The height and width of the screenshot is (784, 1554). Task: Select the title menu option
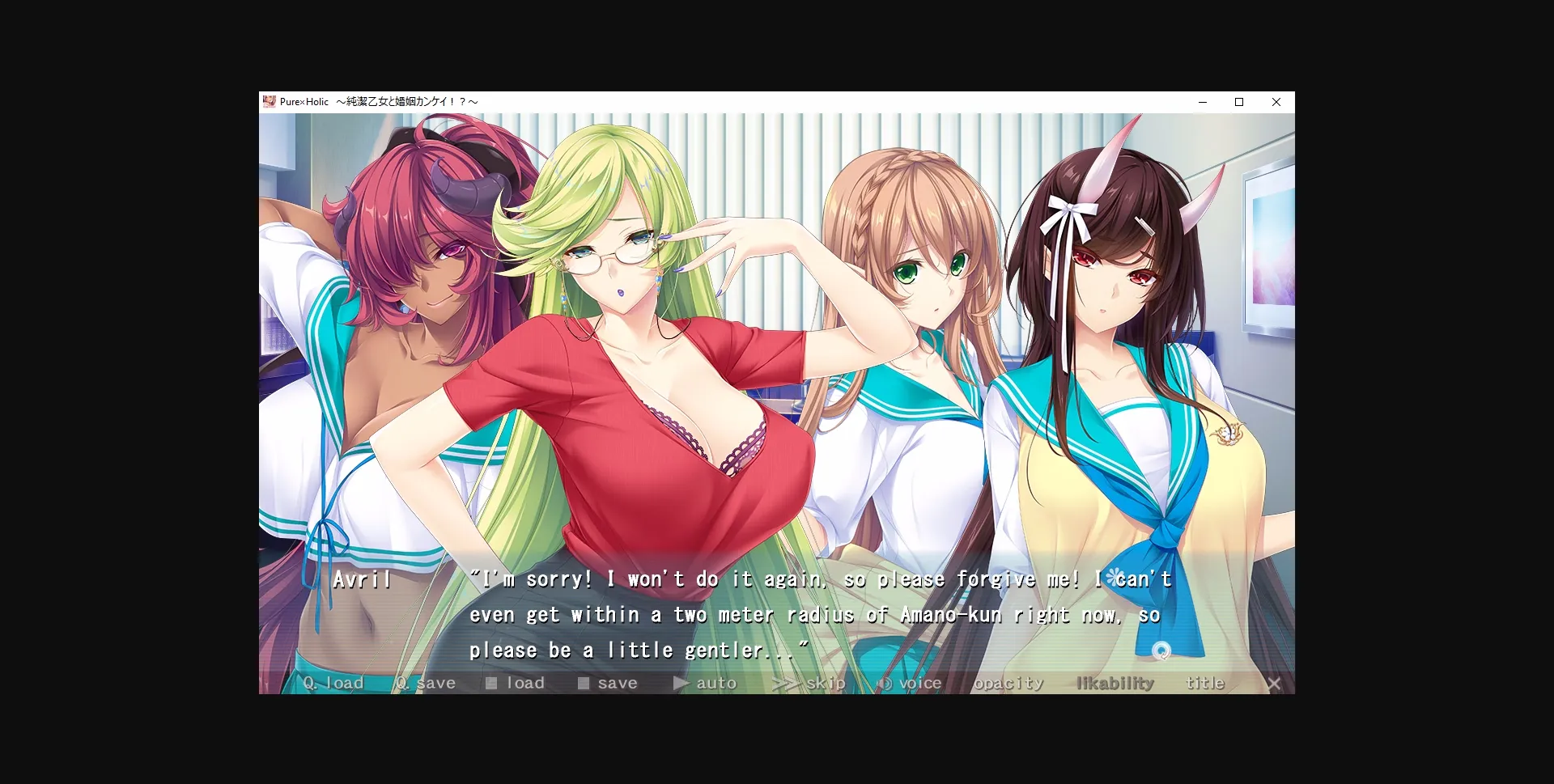coord(1206,682)
